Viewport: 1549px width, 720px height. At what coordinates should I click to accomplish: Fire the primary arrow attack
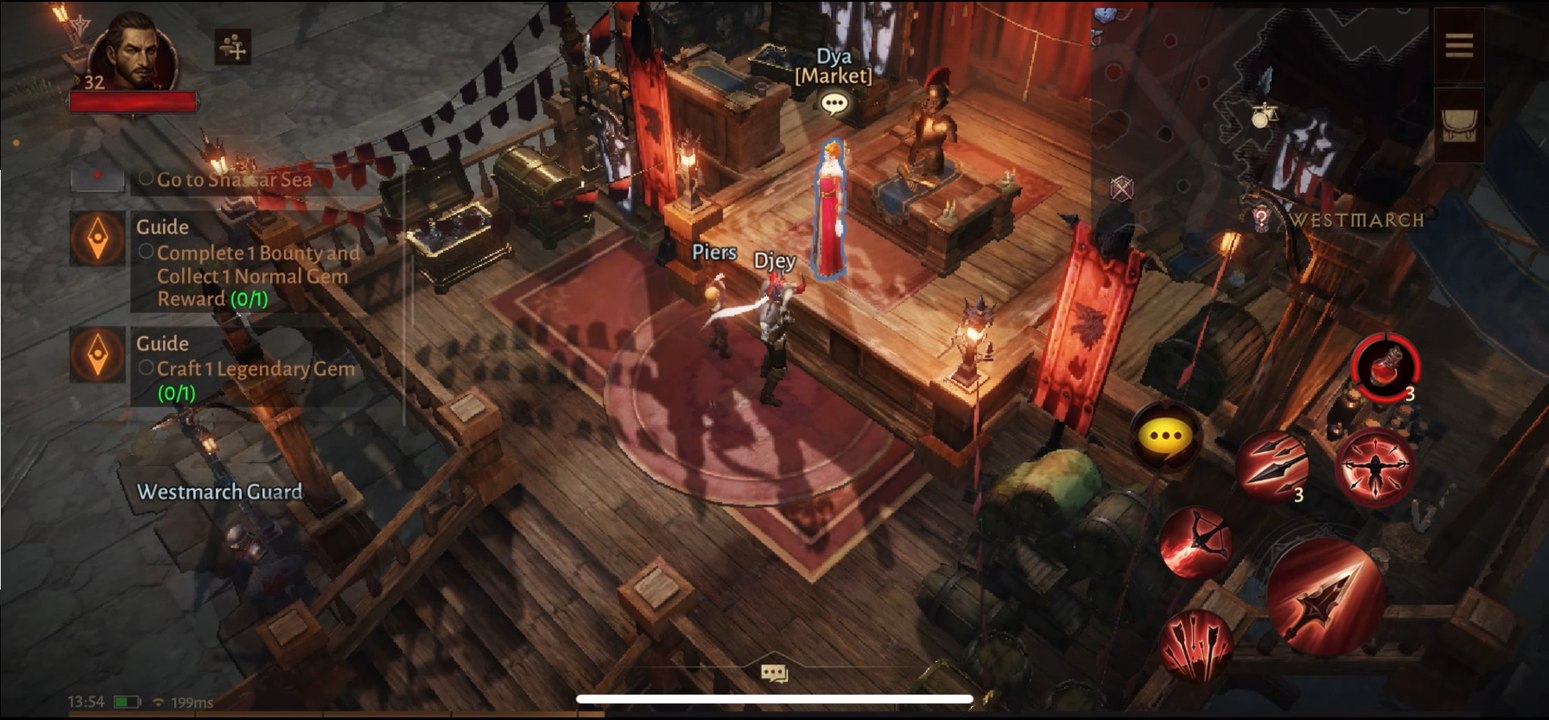click(x=1326, y=596)
